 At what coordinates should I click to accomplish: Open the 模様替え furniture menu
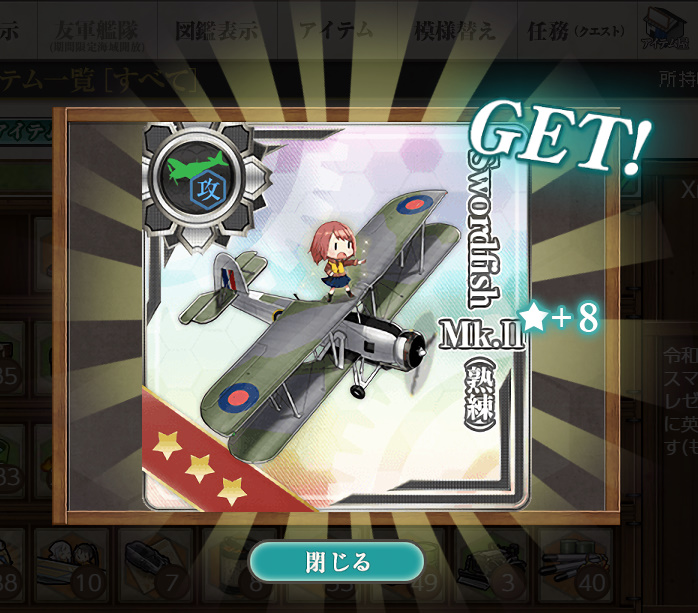tap(454, 31)
